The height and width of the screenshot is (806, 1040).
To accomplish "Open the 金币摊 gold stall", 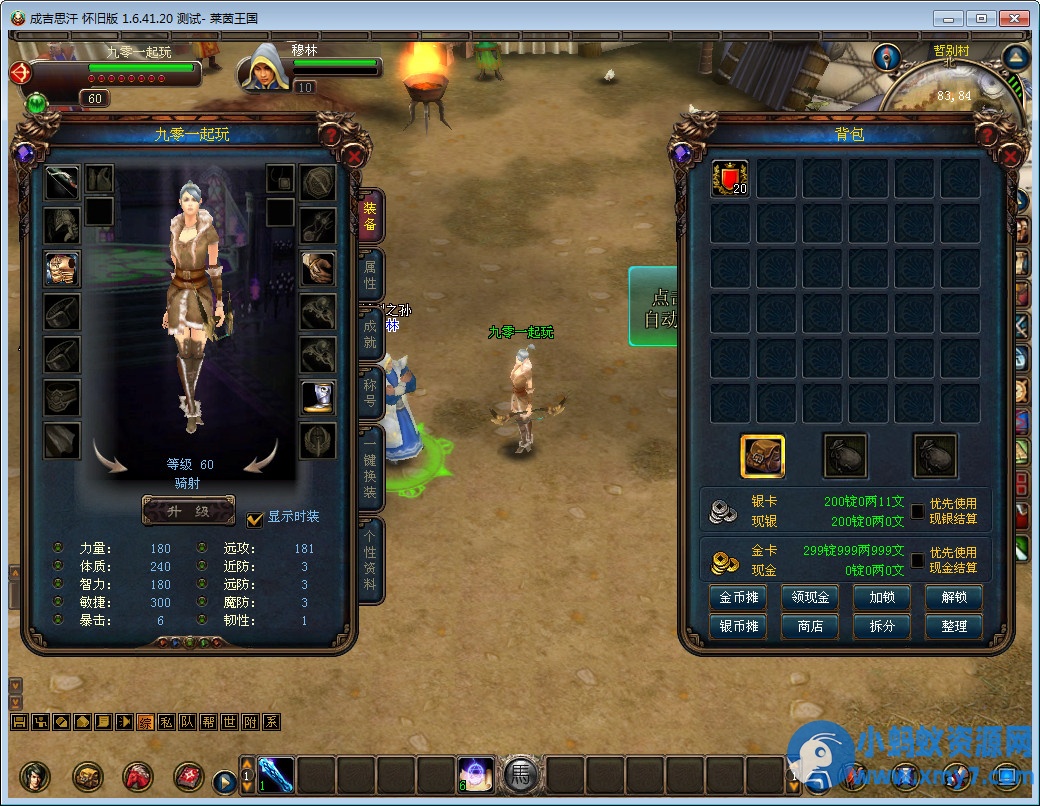I will pyautogui.click(x=738, y=598).
